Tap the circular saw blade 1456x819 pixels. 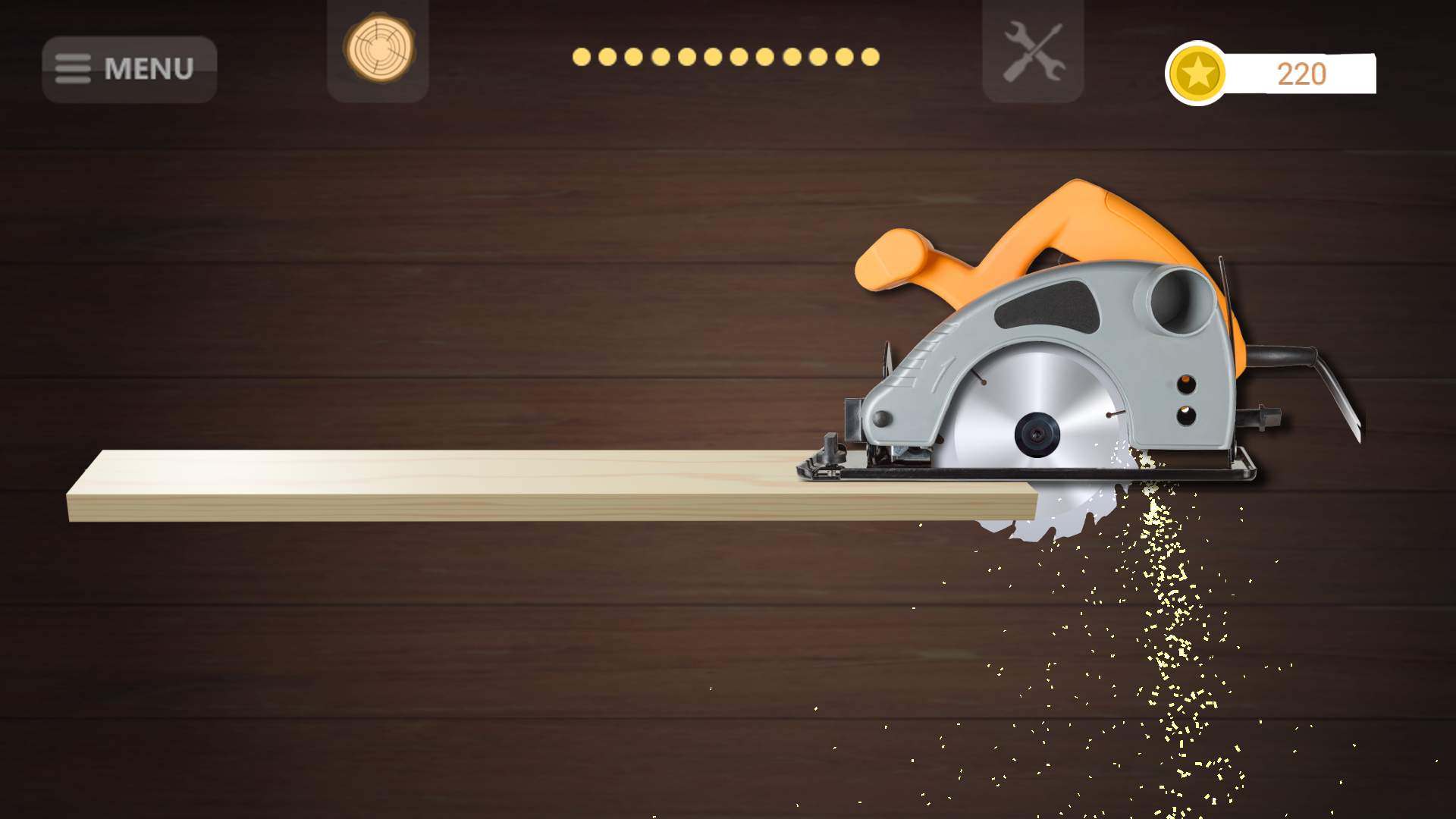(x=1039, y=432)
